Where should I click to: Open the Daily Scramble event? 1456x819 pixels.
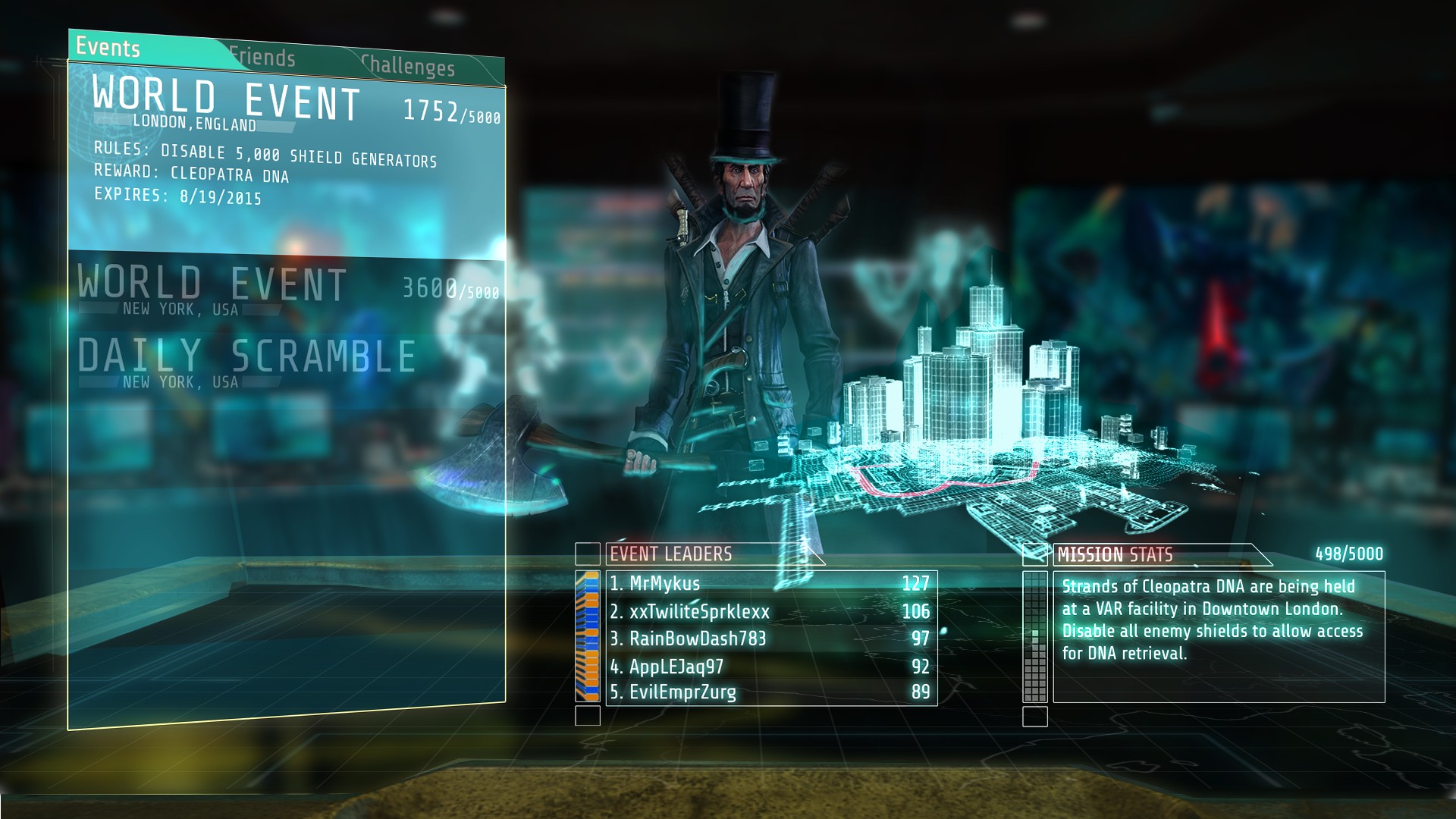pos(248,362)
